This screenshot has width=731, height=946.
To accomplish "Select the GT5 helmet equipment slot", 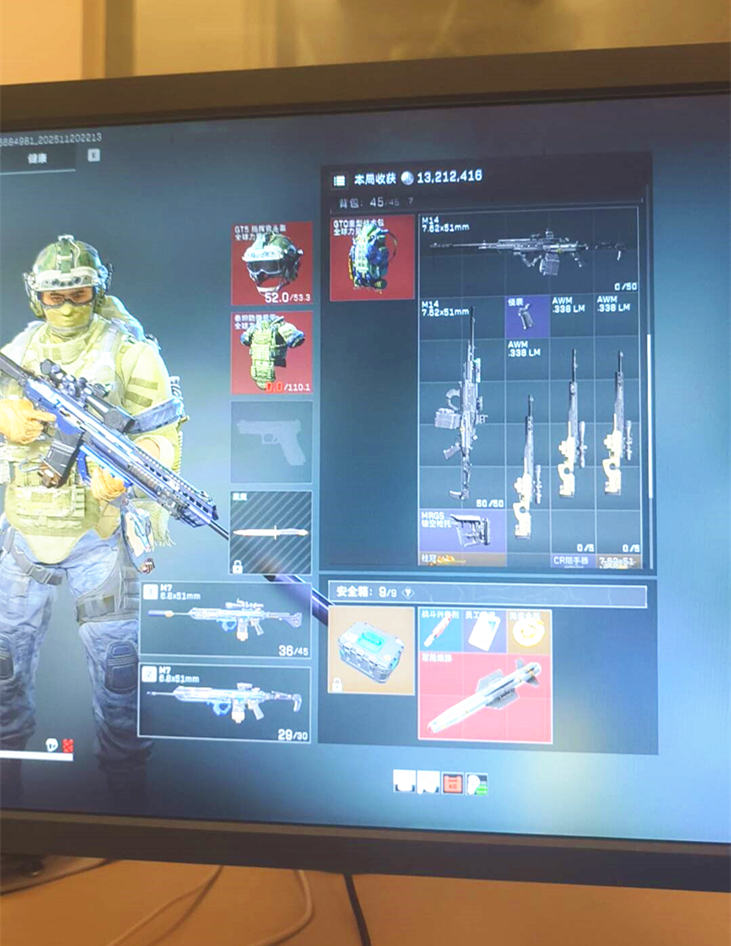I will click(271, 263).
